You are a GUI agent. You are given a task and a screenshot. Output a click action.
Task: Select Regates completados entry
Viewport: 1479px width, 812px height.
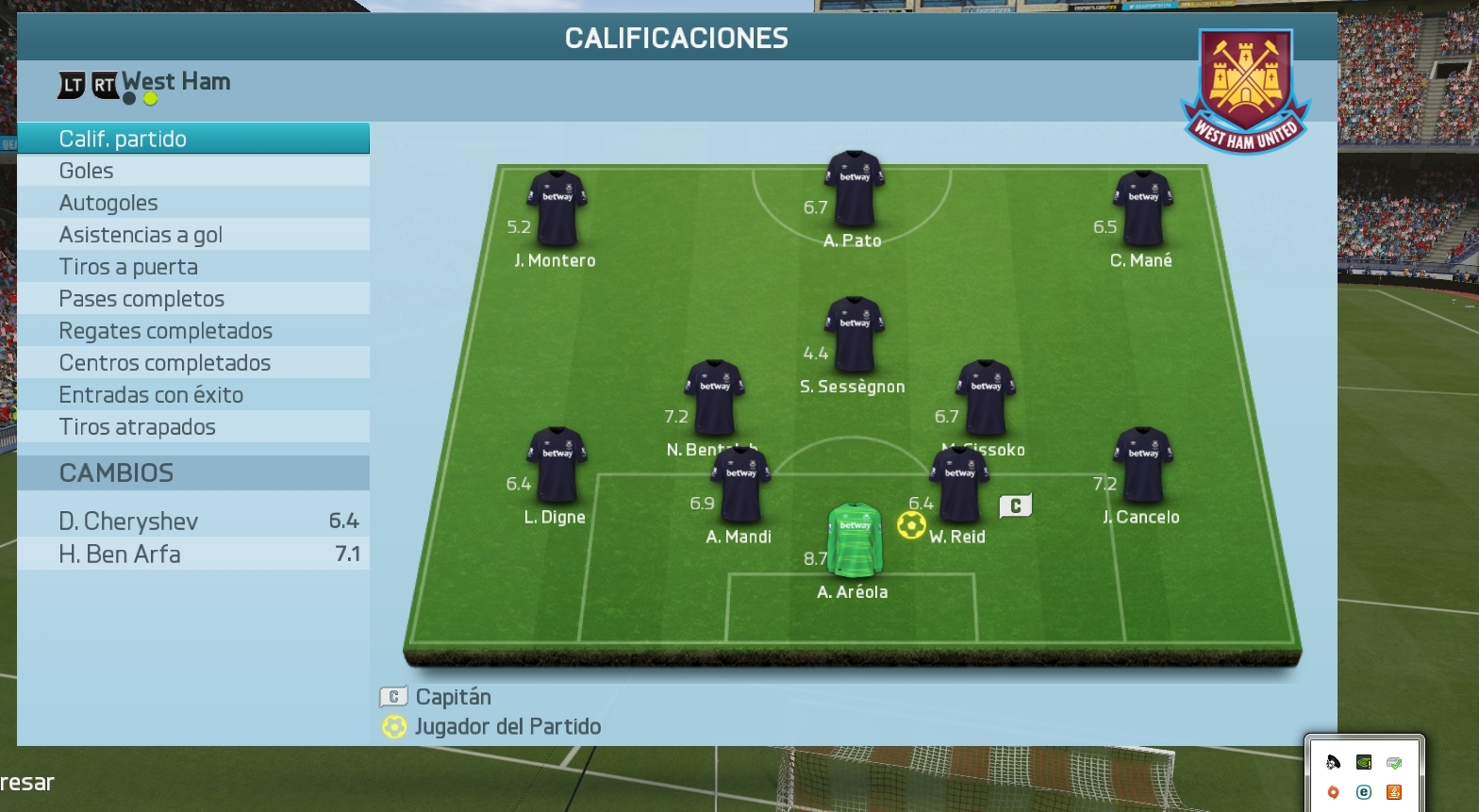pyautogui.click(x=193, y=331)
